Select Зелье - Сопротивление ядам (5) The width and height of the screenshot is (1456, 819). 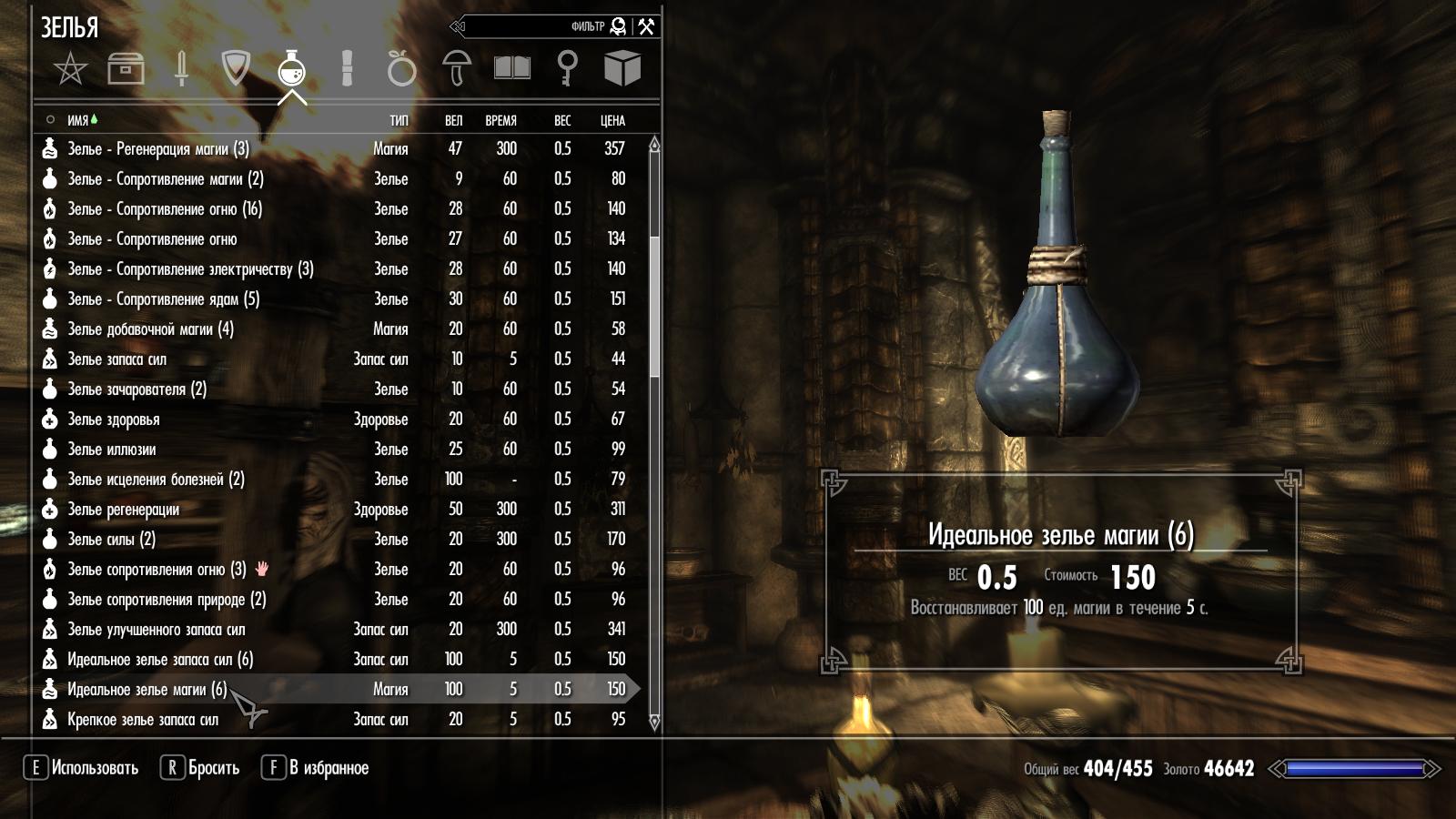163,299
